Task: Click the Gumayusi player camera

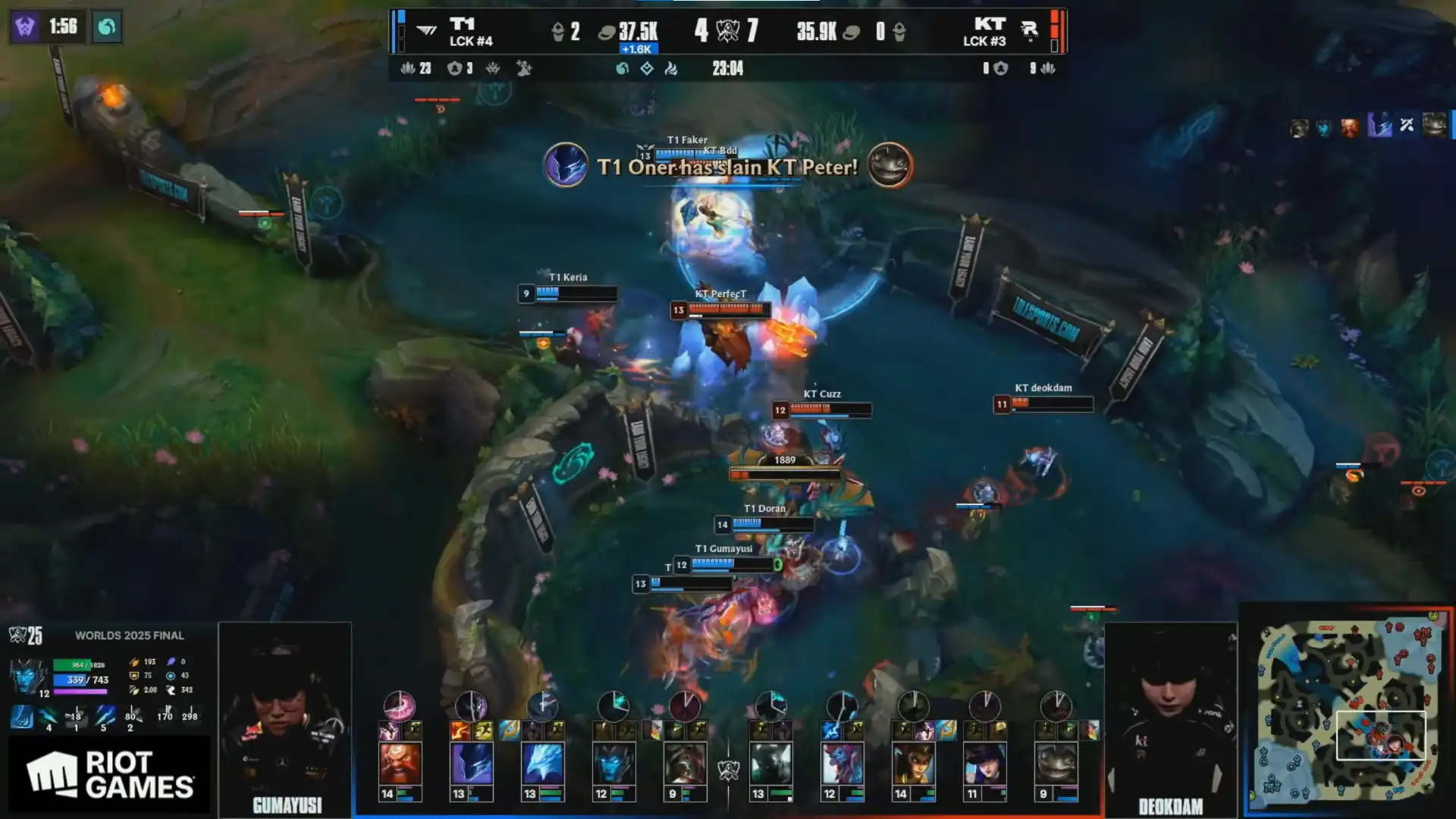Action: 285,717
